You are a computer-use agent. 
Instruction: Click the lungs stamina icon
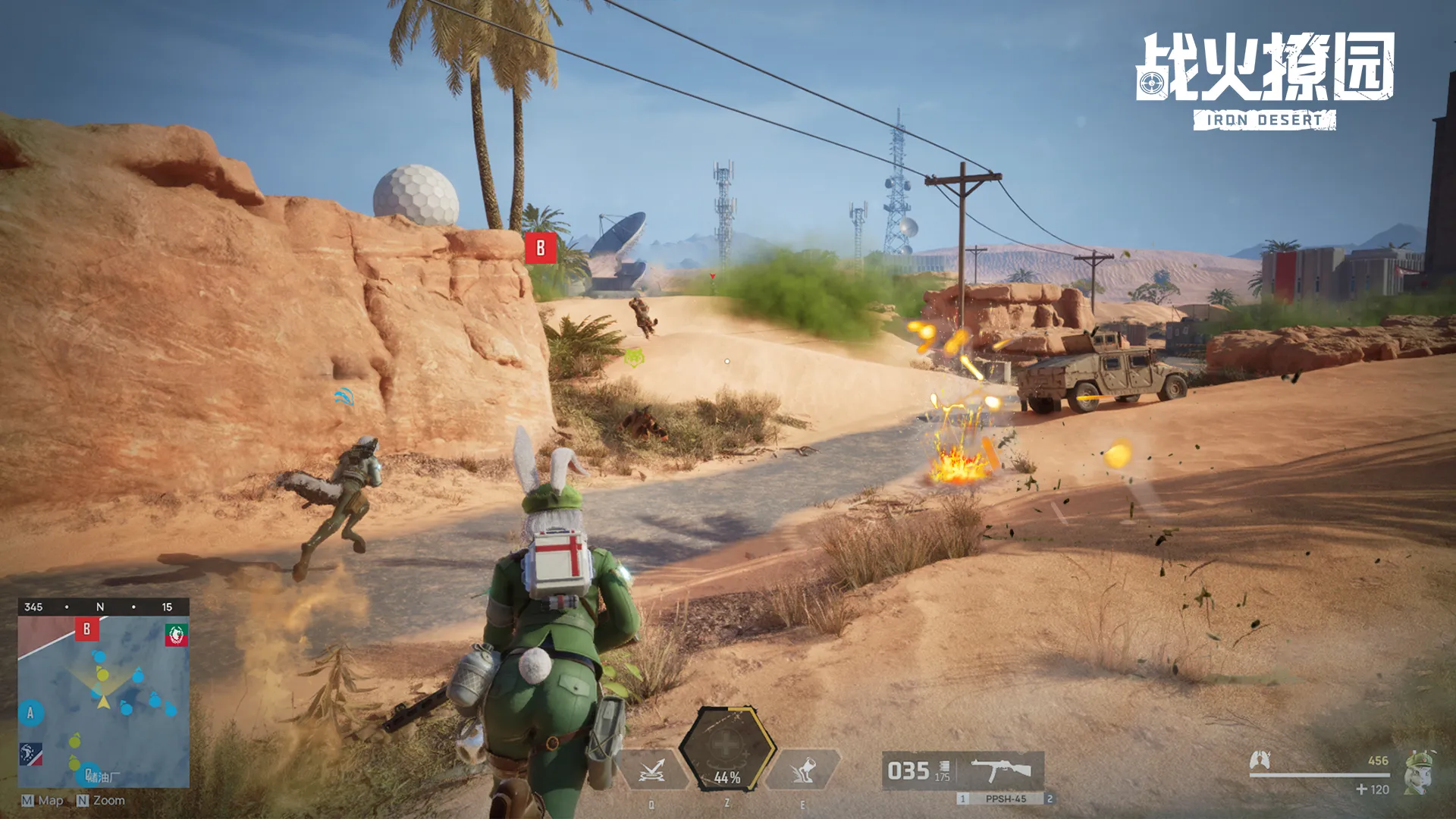(1260, 760)
